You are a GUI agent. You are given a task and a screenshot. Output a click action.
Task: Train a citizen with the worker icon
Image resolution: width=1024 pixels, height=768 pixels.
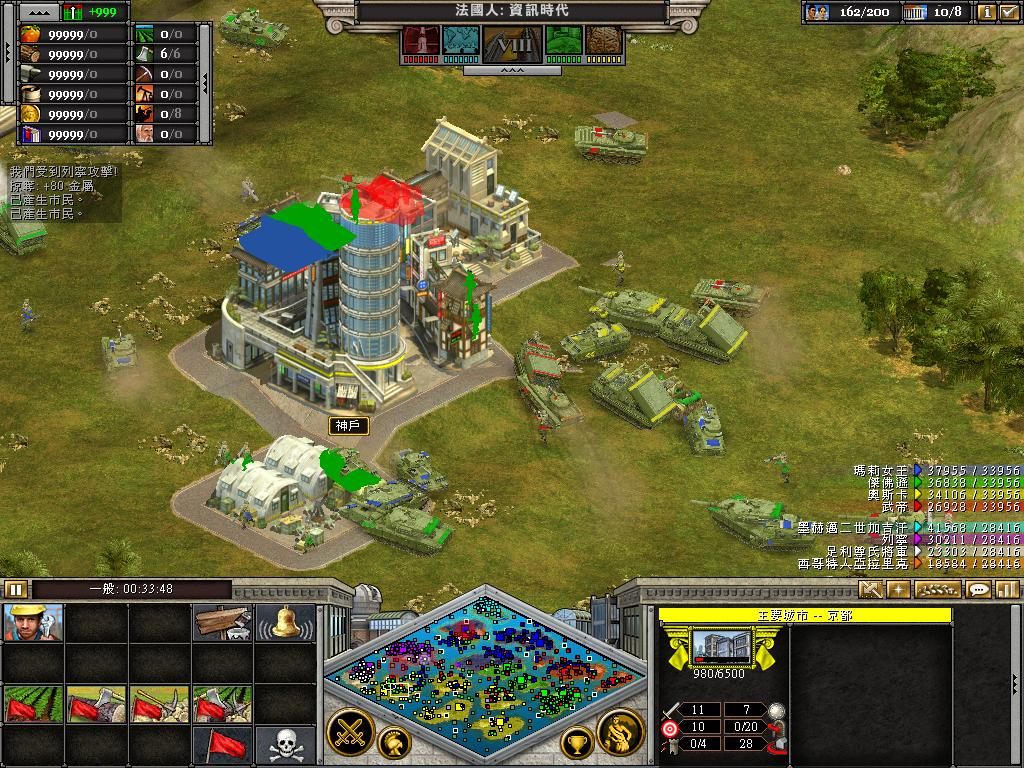click(x=32, y=622)
